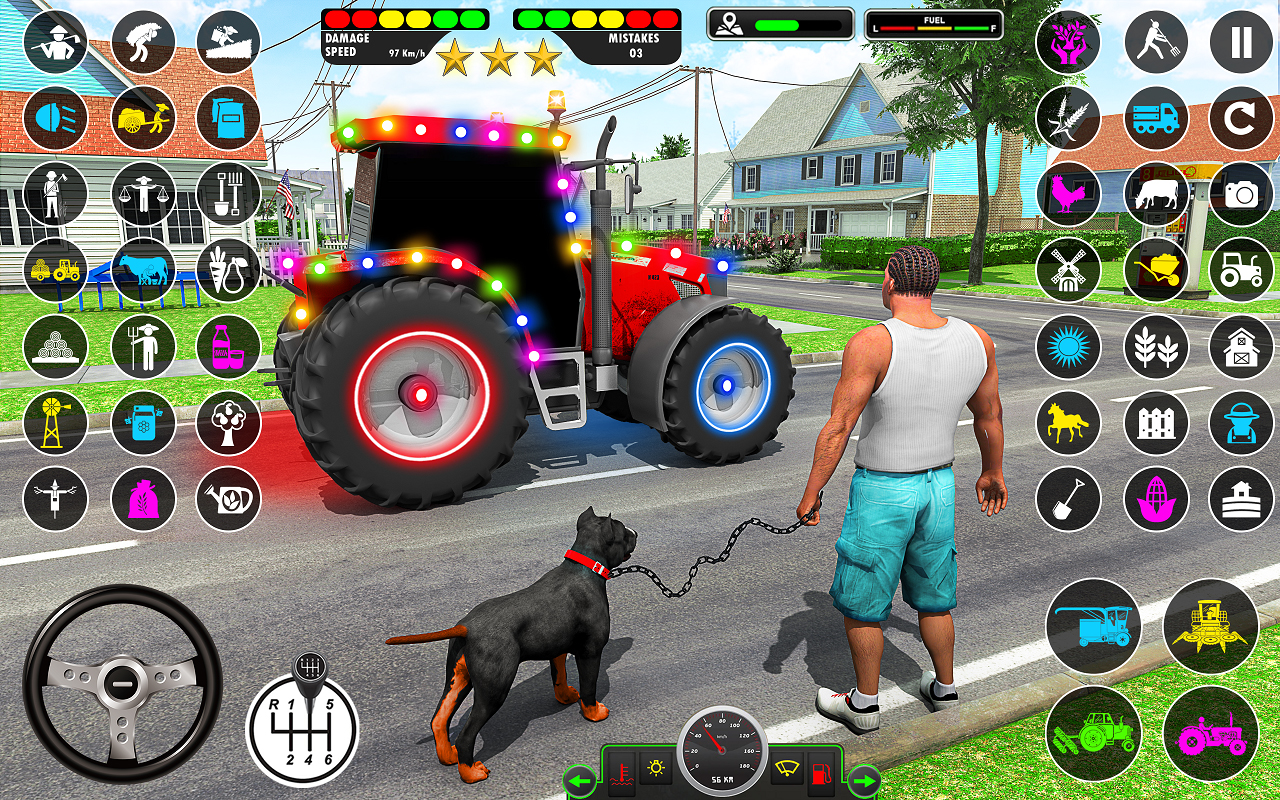This screenshot has height=800, width=1280.
Task: Select the yellow horse icon
Action: 1068,423
